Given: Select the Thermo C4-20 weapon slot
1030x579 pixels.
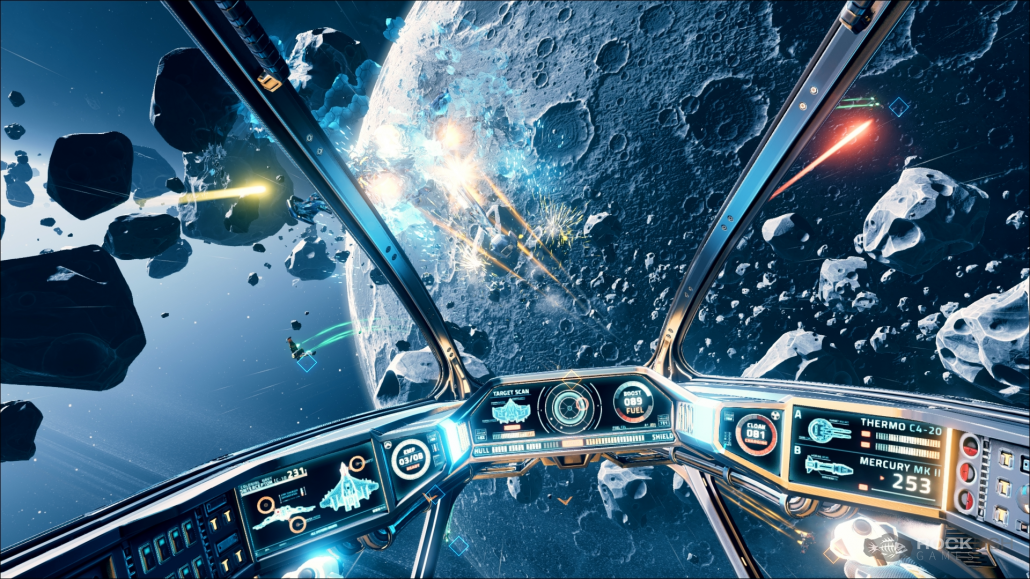Looking at the screenshot, I should point(866,432).
